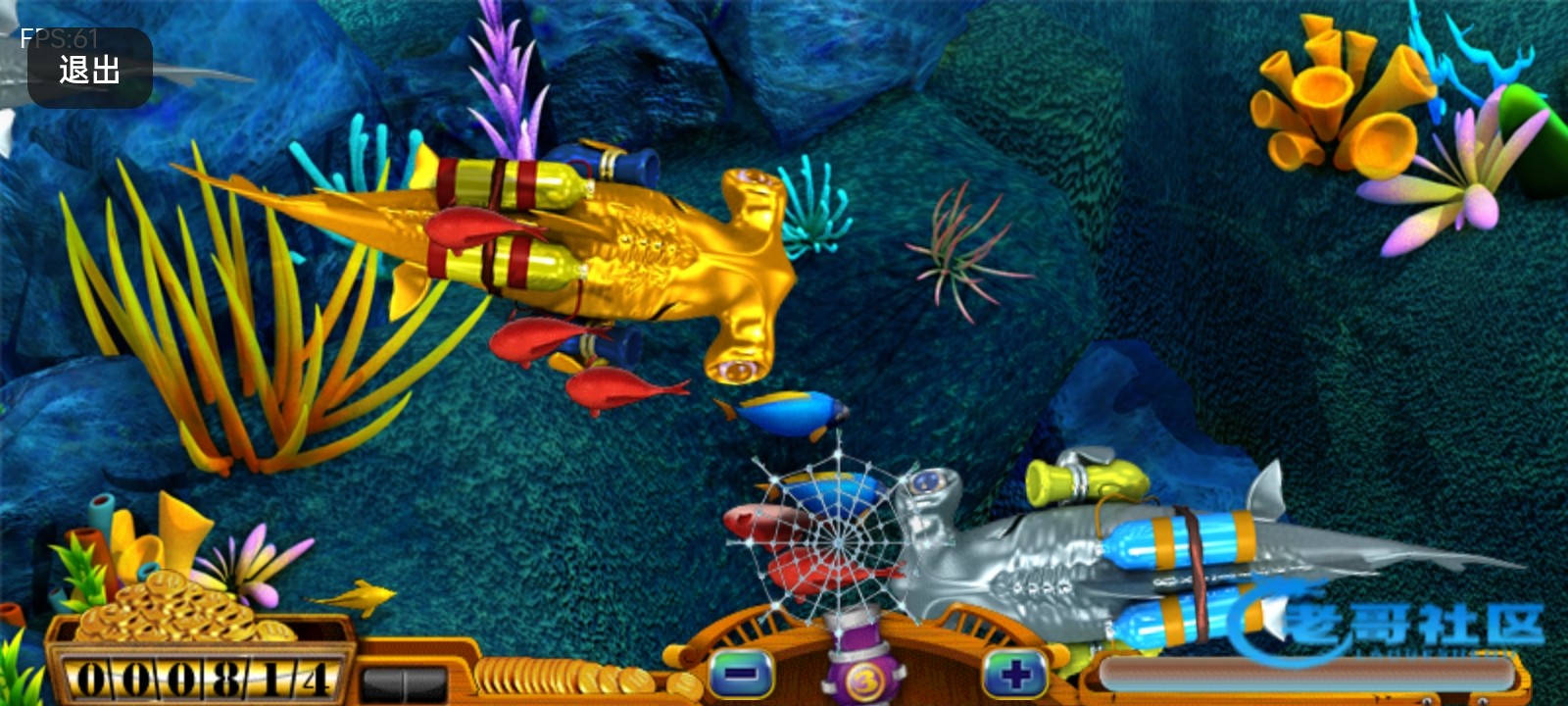
Task: Tap the 退出 exit button
Action: [89, 69]
